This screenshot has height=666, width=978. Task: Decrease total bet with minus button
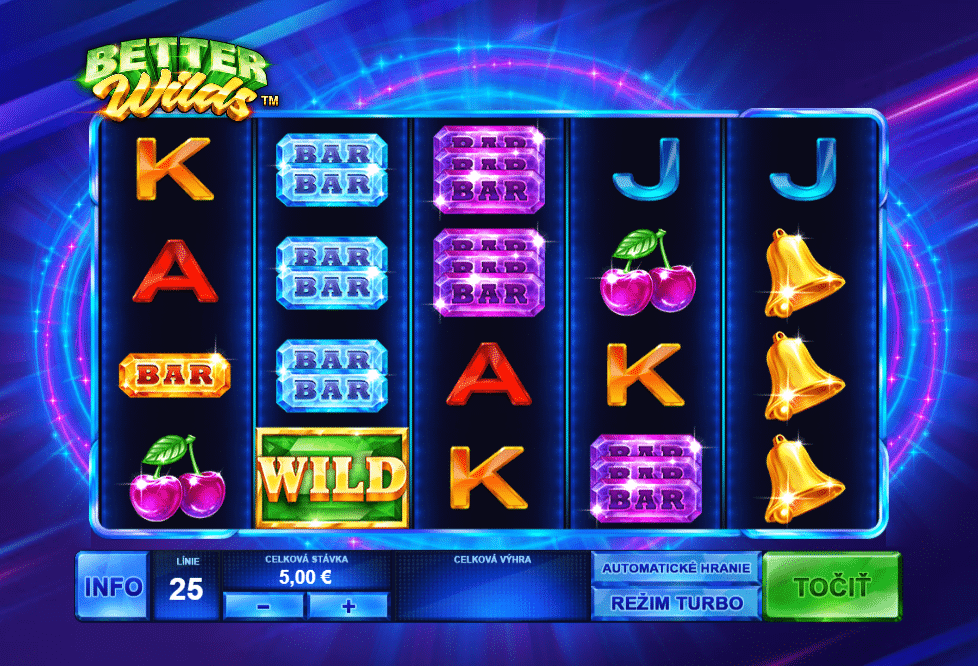[264, 605]
